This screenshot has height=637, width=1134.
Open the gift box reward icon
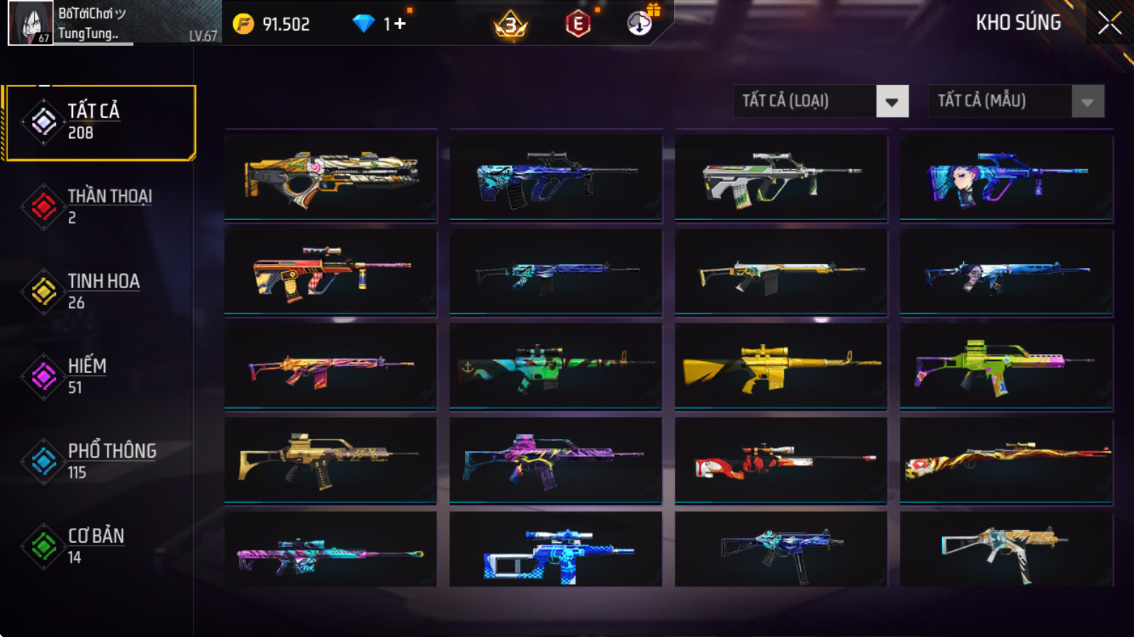point(641,22)
